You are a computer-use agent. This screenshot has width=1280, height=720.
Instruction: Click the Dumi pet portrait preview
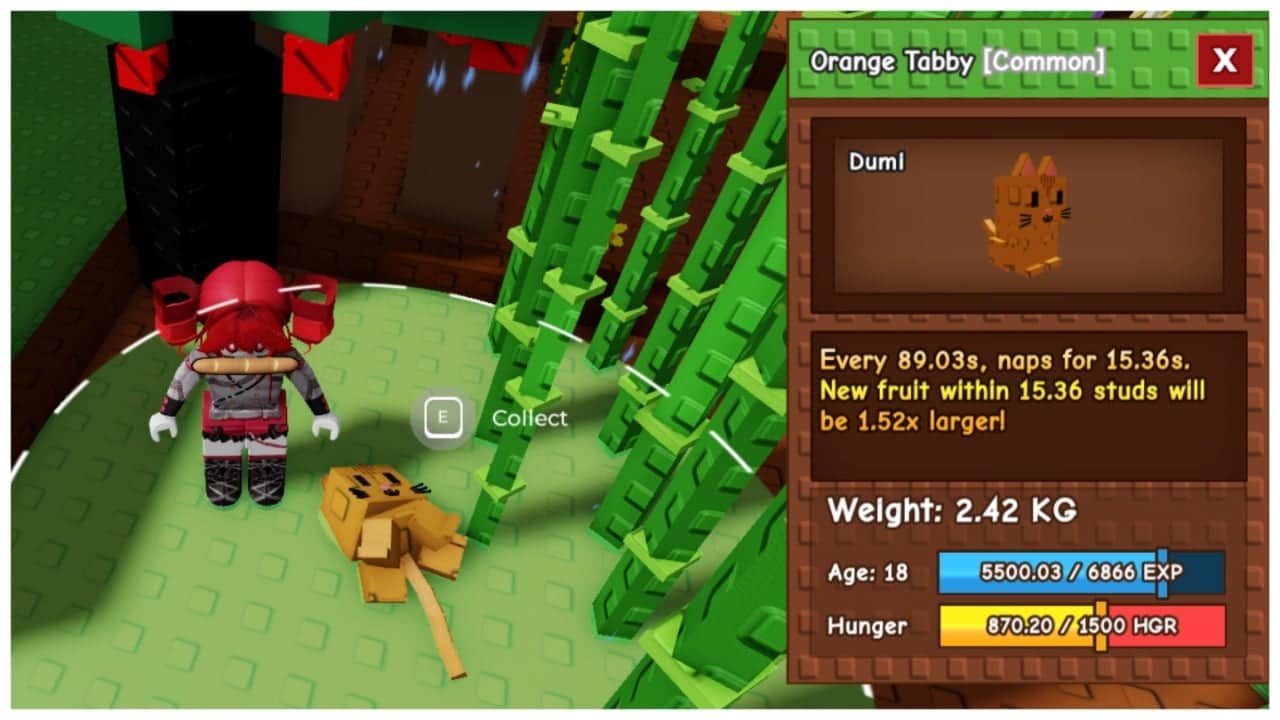click(1028, 215)
